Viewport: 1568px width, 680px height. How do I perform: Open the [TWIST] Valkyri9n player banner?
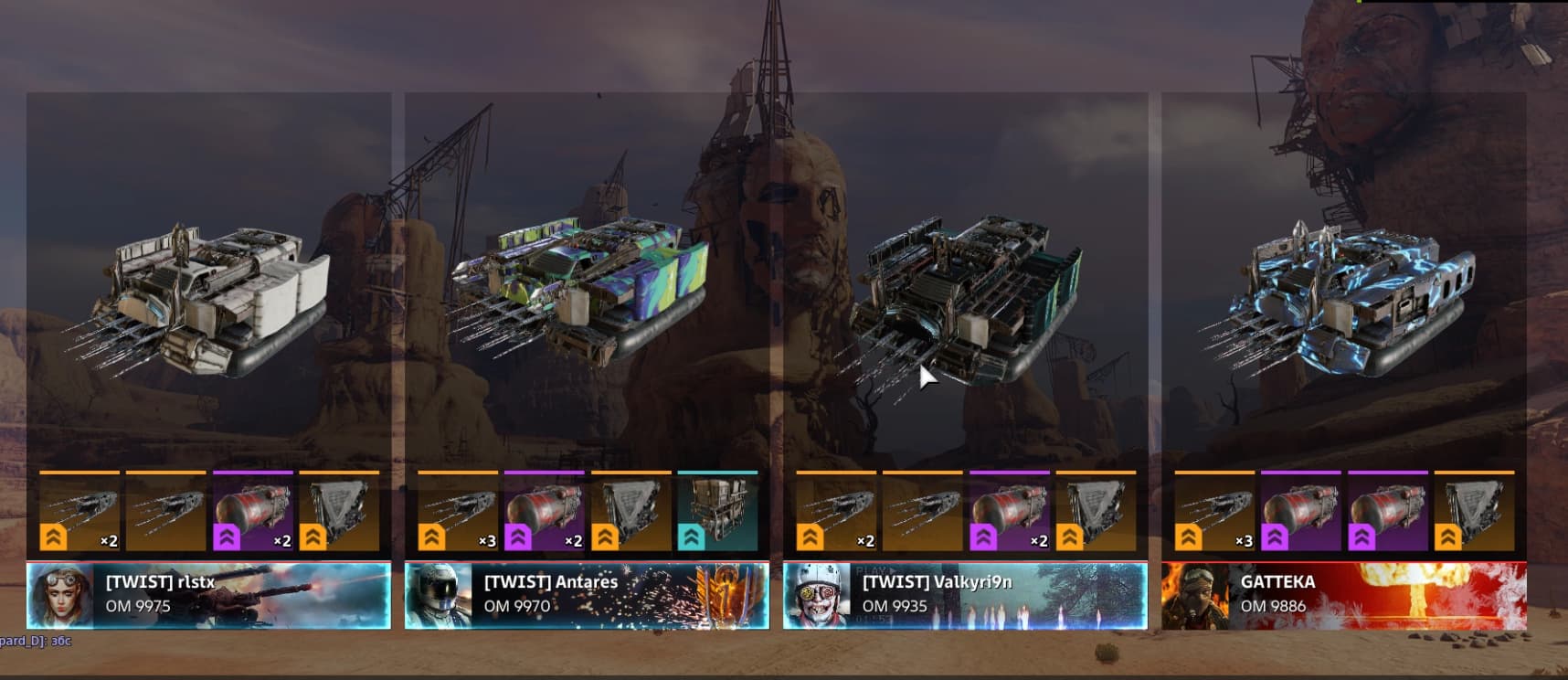(965, 595)
